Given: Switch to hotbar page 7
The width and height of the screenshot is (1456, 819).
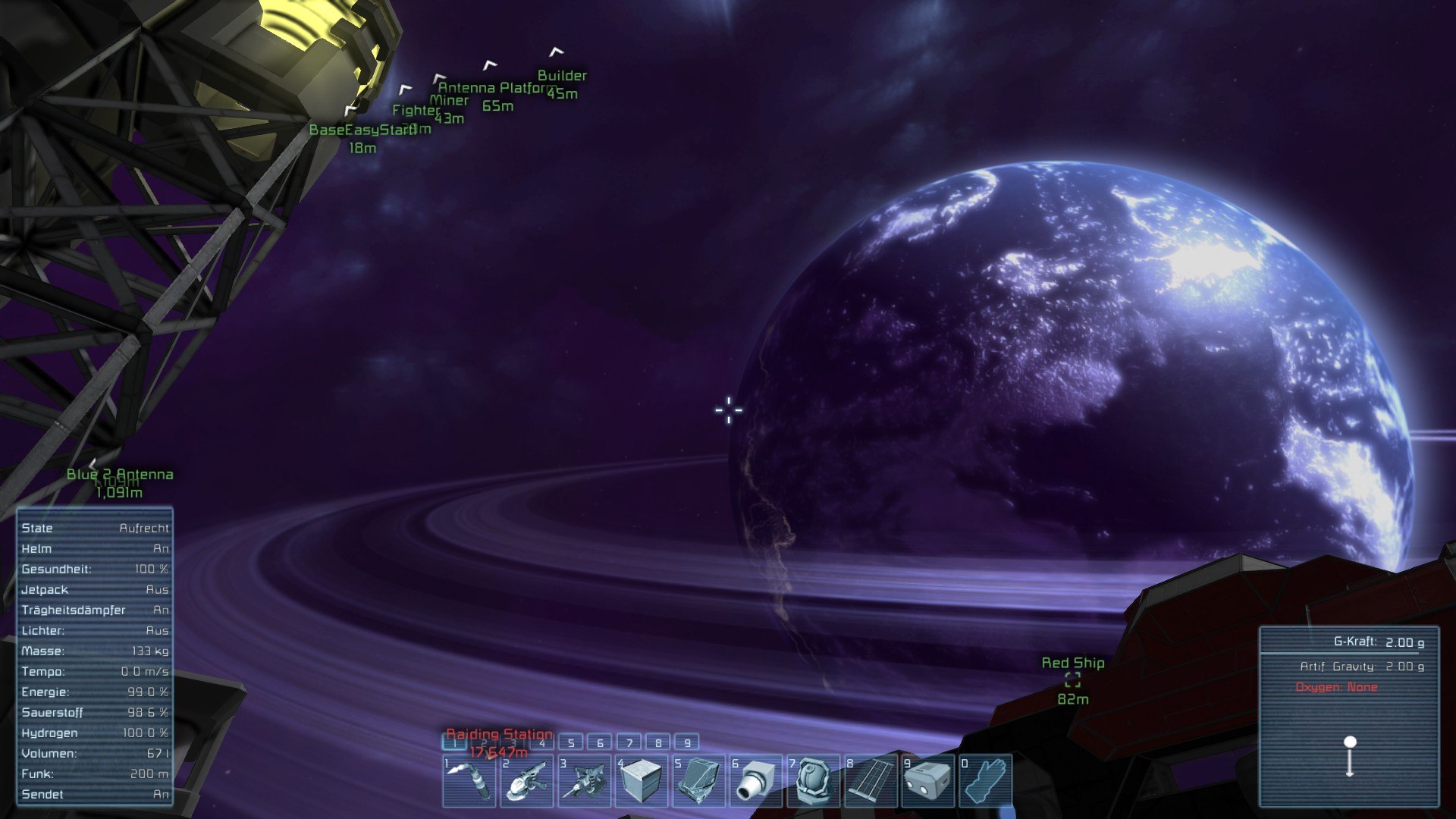Looking at the screenshot, I should 629,743.
